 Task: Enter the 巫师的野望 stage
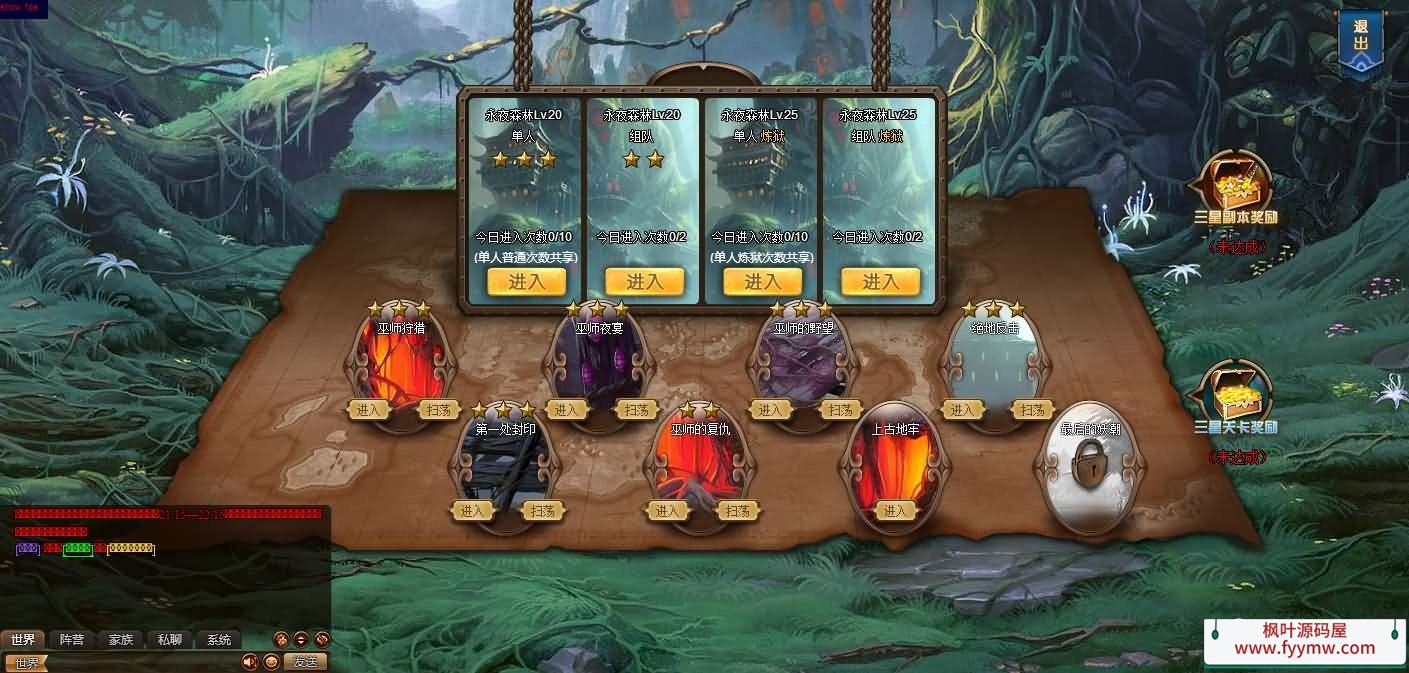(x=770, y=410)
